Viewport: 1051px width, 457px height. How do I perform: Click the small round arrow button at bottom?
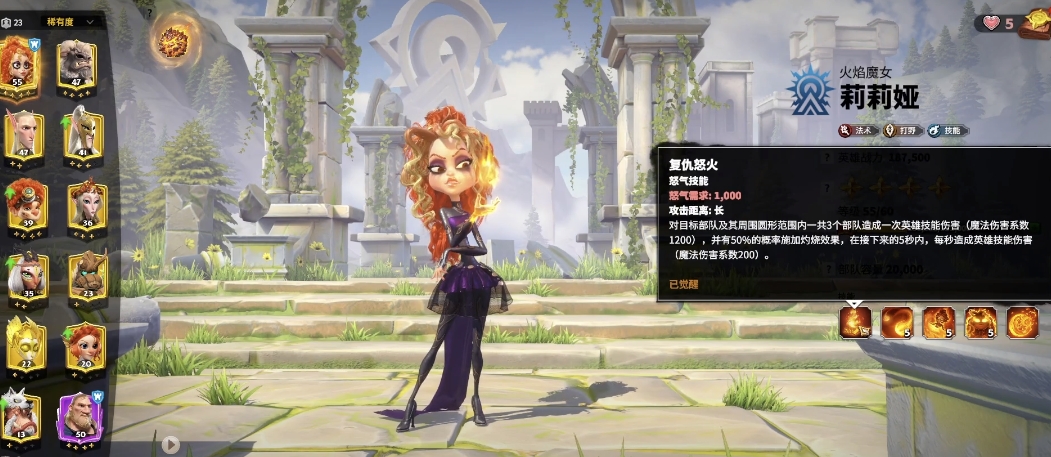point(171,444)
